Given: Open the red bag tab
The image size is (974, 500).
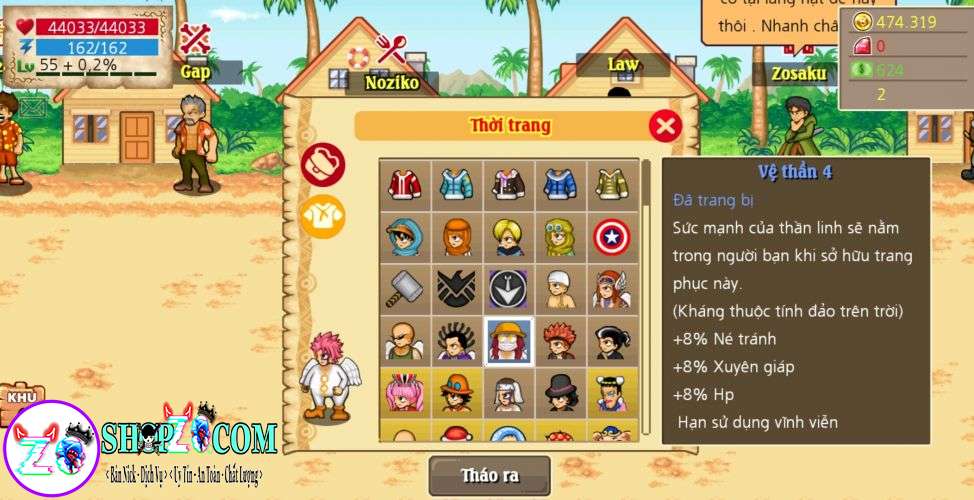Looking at the screenshot, I should pos(323,165).
